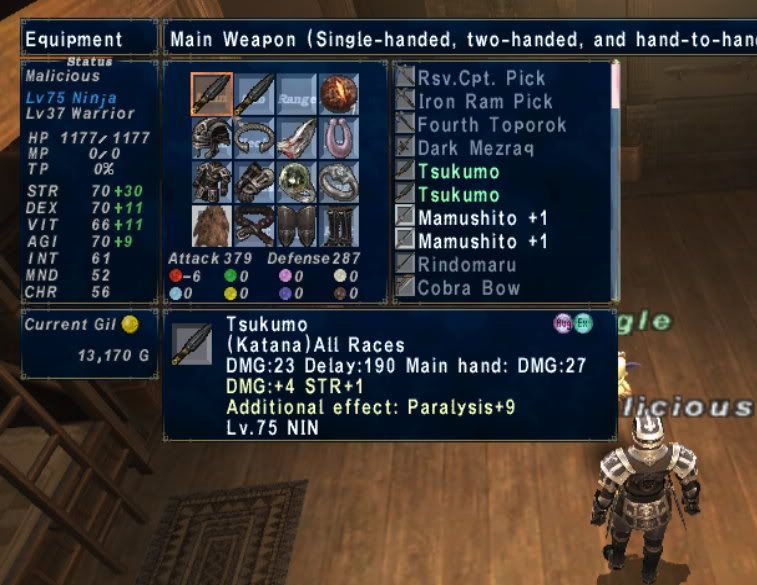The width and height of the screenshot is (757, 585).
Task: Choose the ring slot with the green gem
Action: (x=297, y=181)
